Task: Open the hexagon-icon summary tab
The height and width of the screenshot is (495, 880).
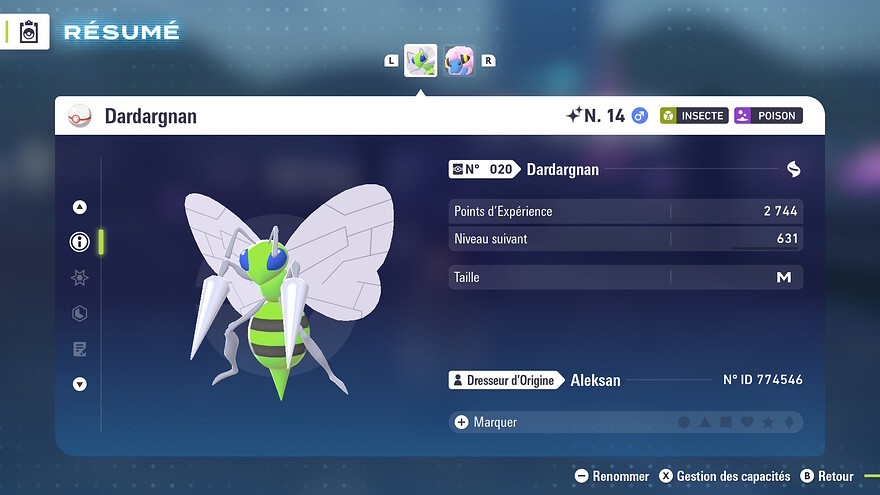Action: point(80,314)
